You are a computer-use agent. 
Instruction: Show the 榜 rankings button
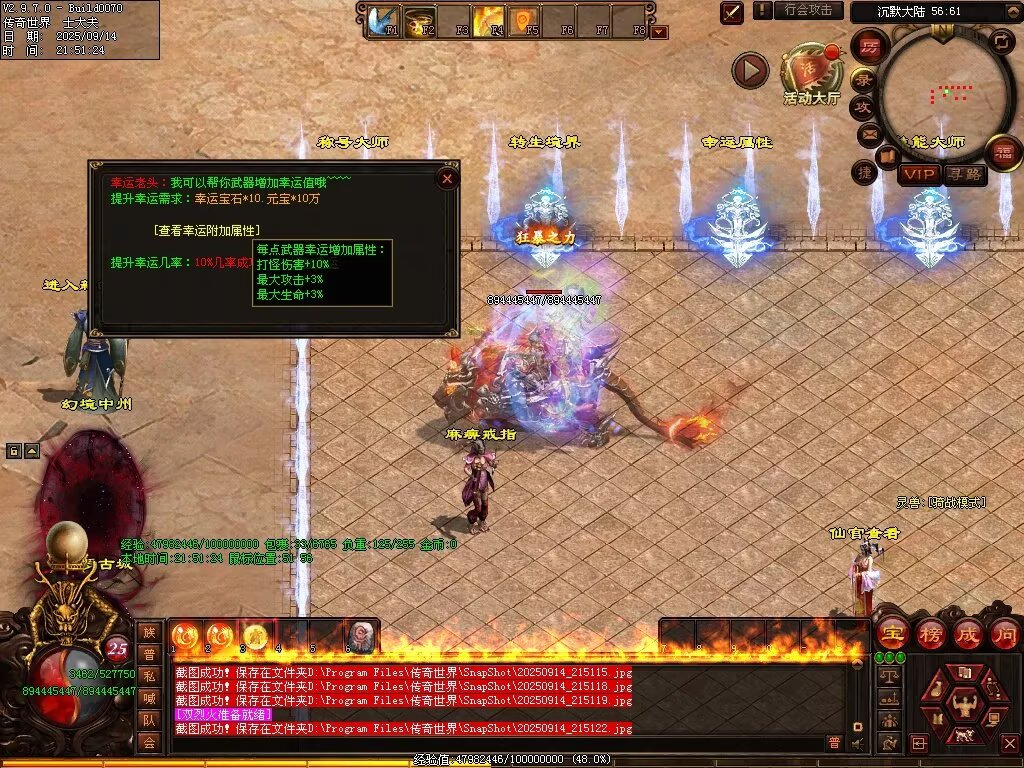coord(931,633)
